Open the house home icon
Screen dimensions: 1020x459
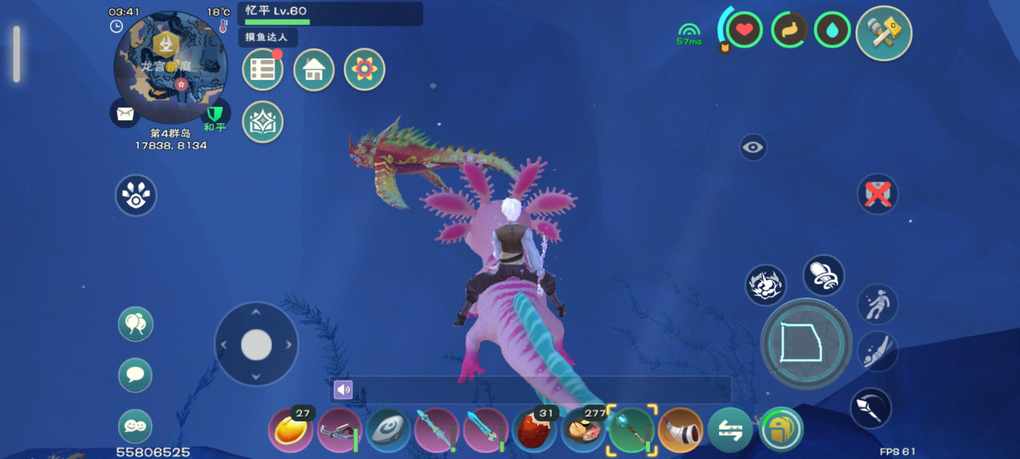pos(314,70)
